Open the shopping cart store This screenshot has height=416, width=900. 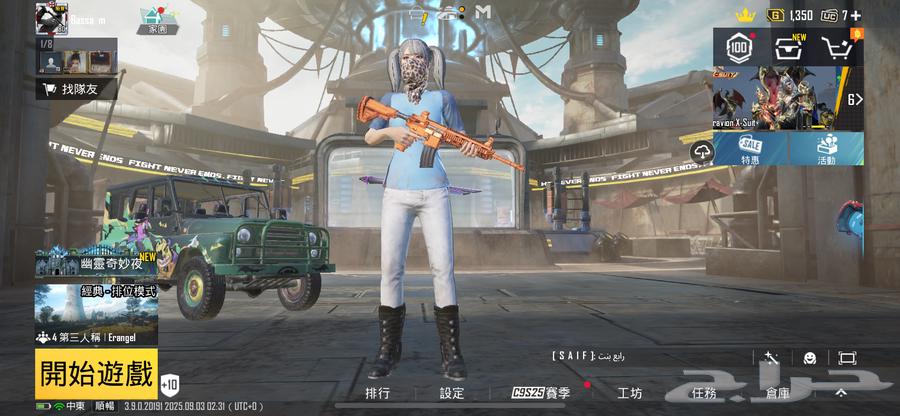[x=837, y=46]
